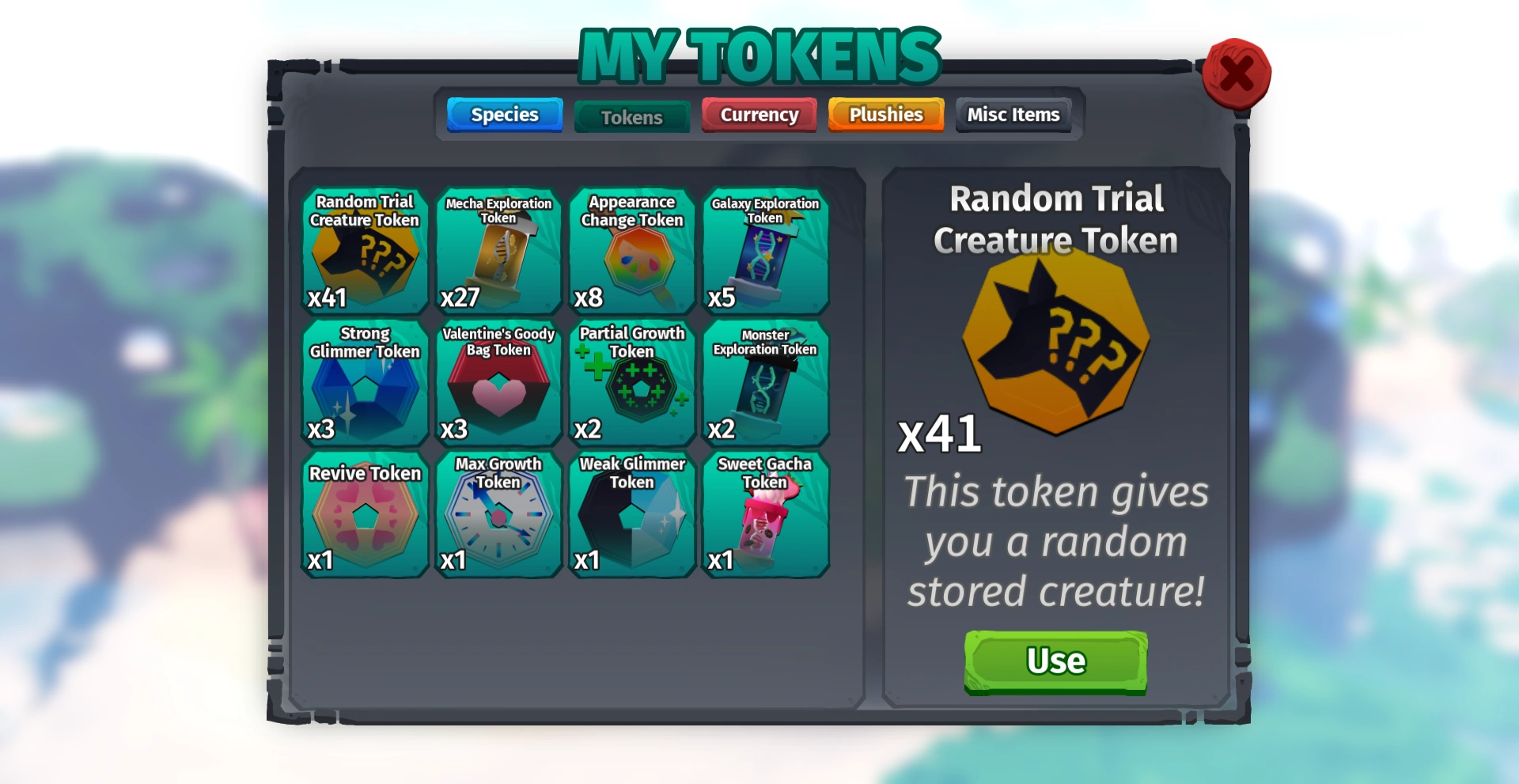This screenshot has height=784, width=1519.
Task: Open the Valentine's Goody Bag Token
Action: pos(498,382)
